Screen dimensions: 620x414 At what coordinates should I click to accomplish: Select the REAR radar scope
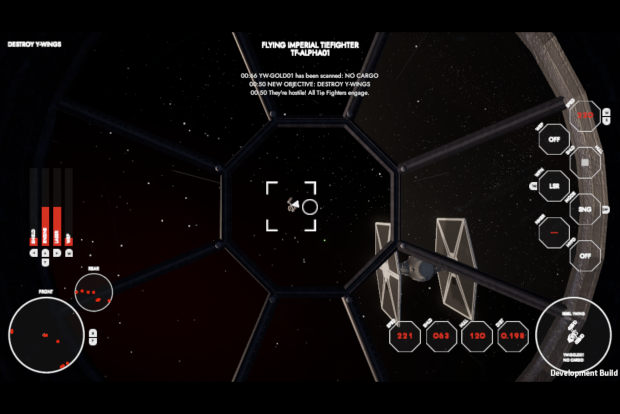pyautogui.click(x=92, y=294)
